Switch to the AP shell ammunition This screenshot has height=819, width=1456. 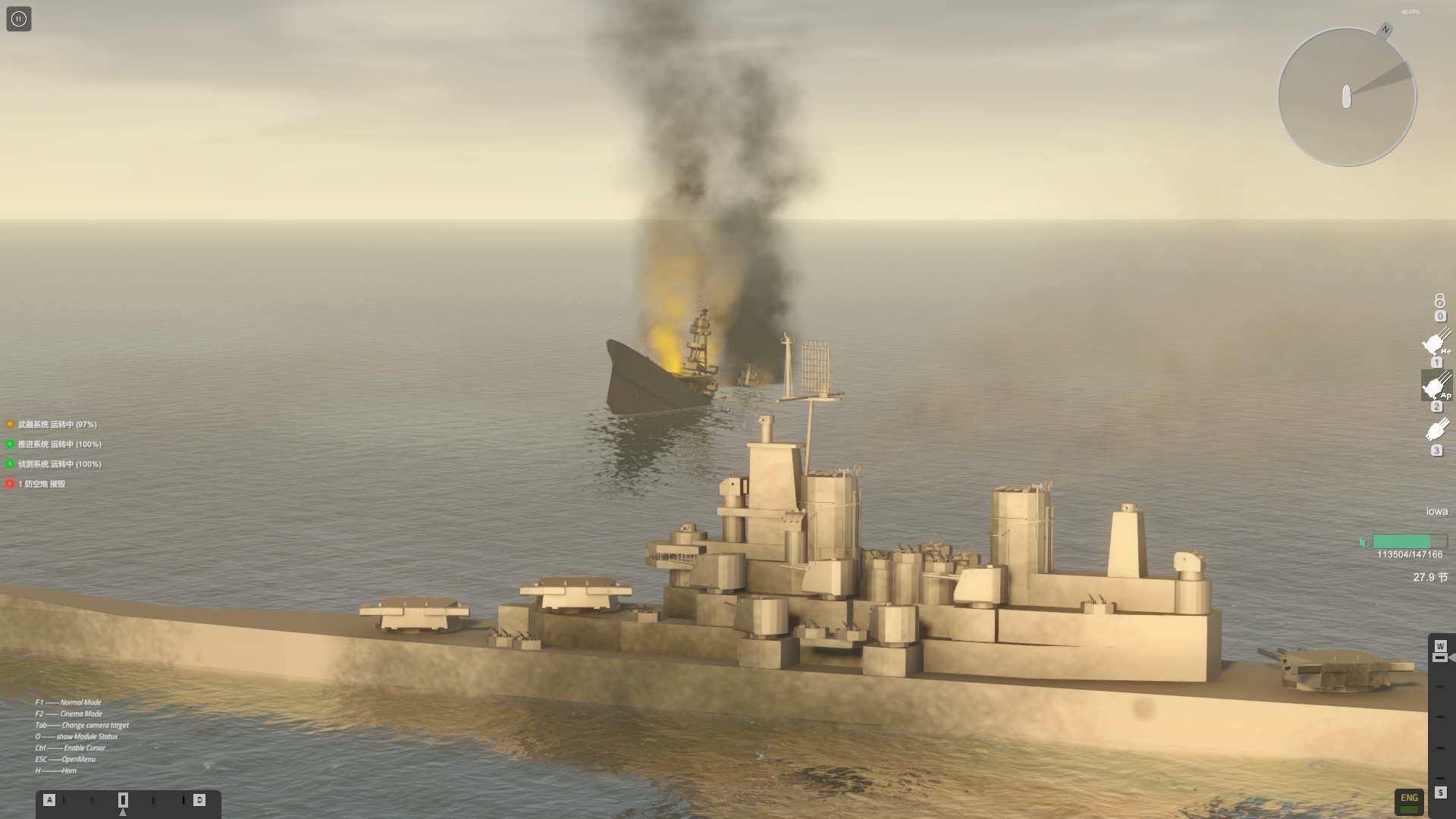1436,387
